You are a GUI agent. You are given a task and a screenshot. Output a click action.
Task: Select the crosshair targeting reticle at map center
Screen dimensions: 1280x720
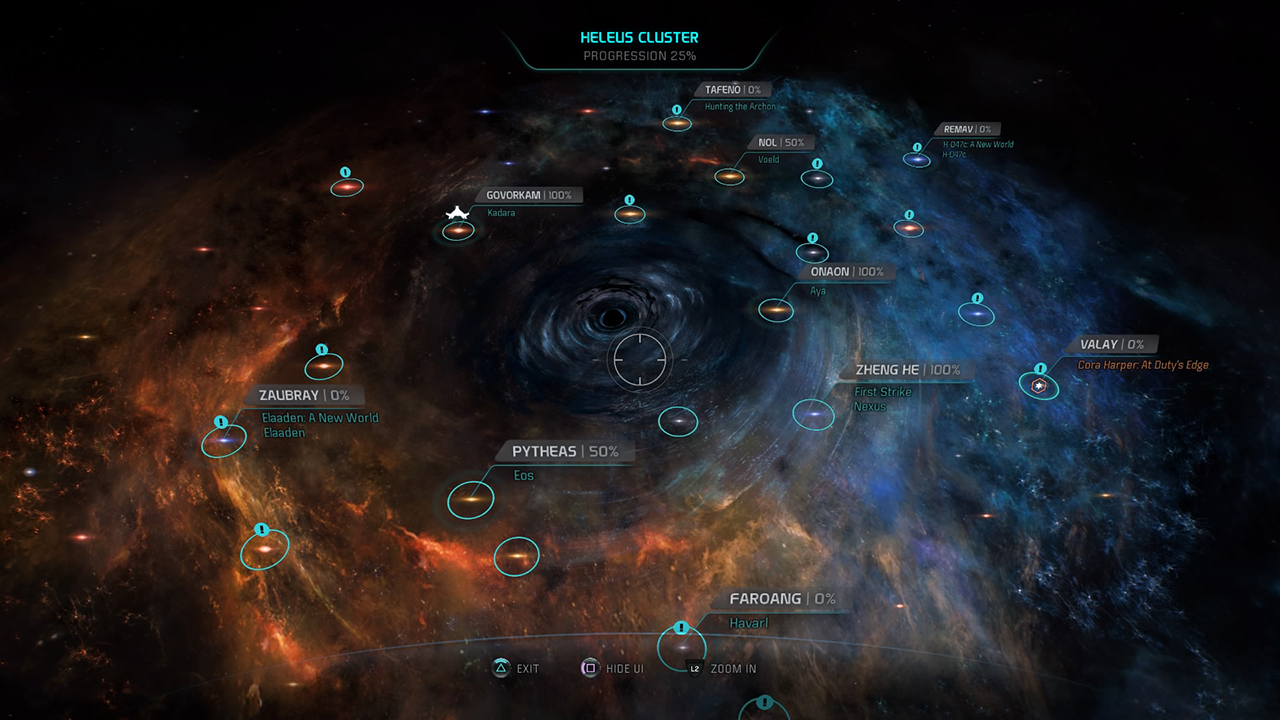point(640,360)
